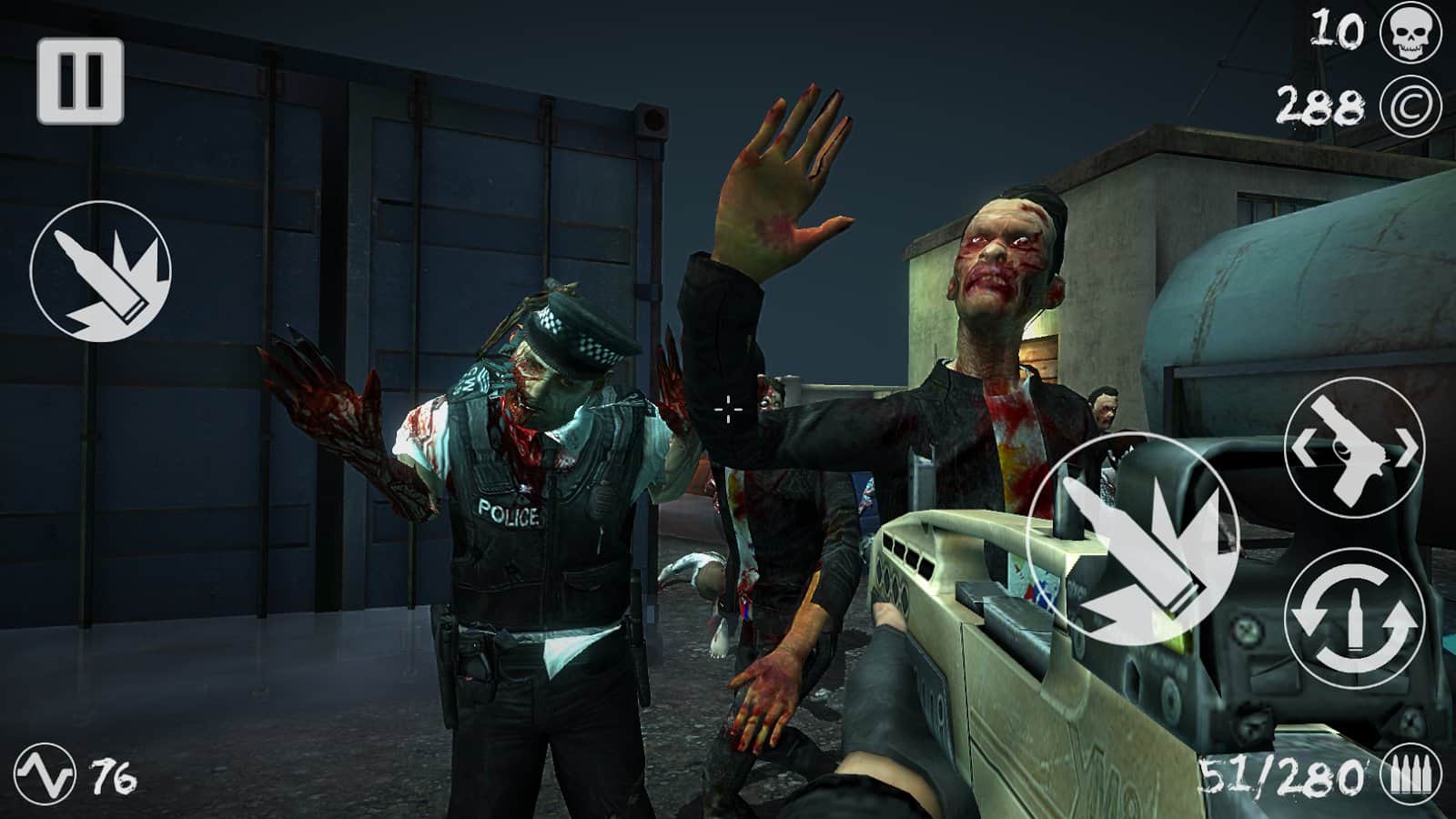1456x819 pixels.
Task: Switch weapon with the pistol icon
Action: [x=1353, y=448]
